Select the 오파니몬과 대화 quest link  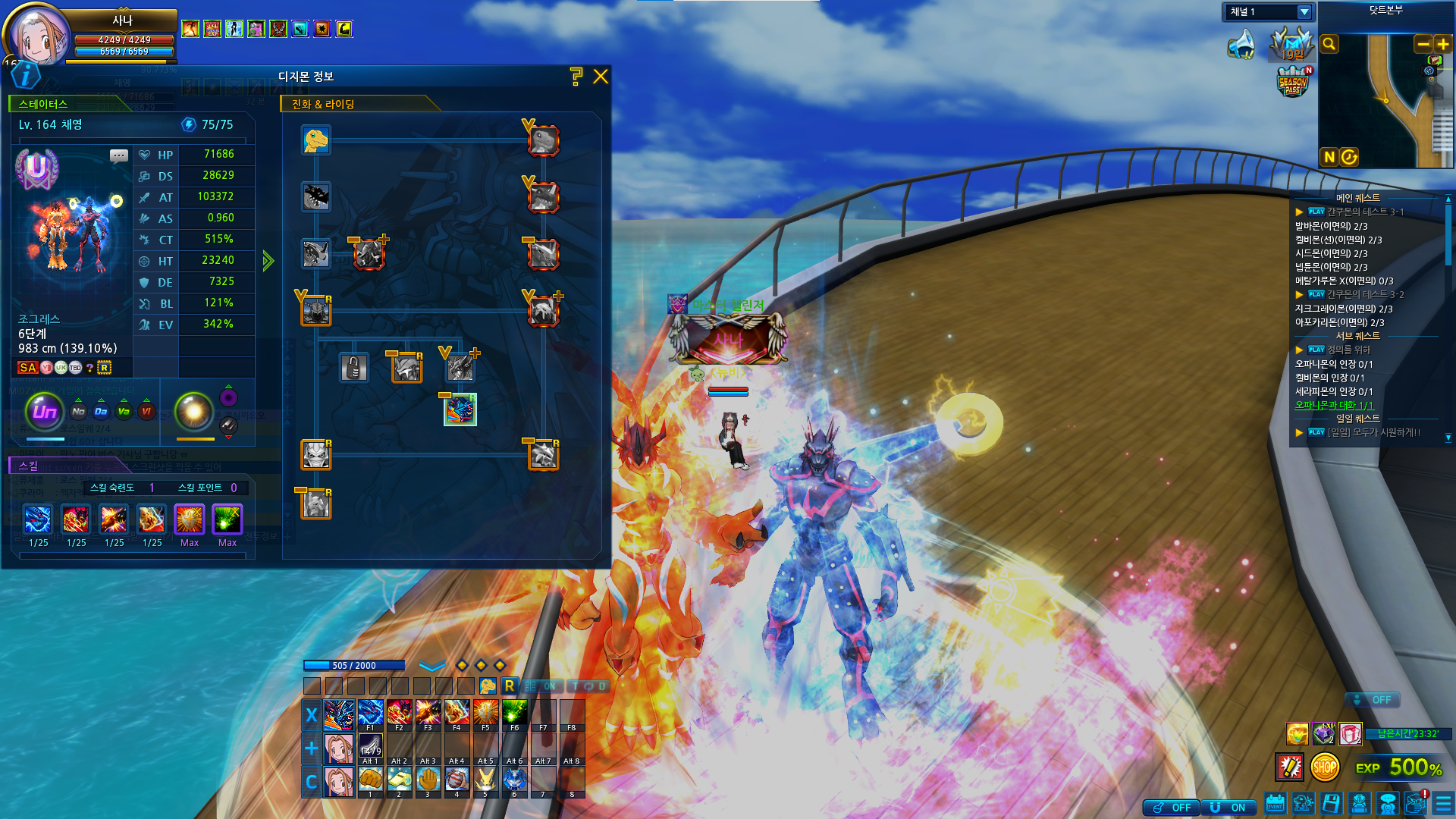(x=1334, y=406)
